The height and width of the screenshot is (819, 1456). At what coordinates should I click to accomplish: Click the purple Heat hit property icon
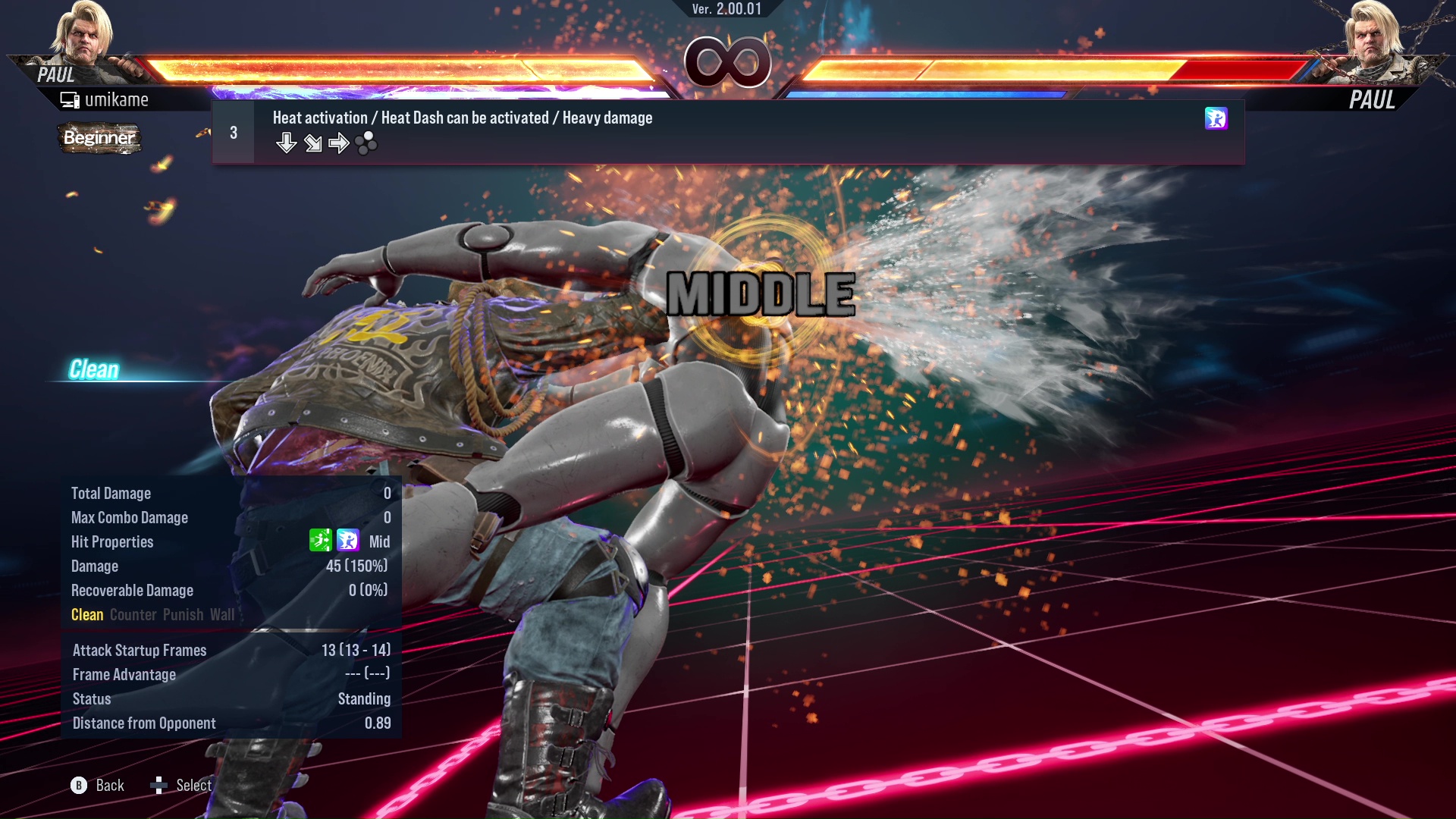pos(347,541)
